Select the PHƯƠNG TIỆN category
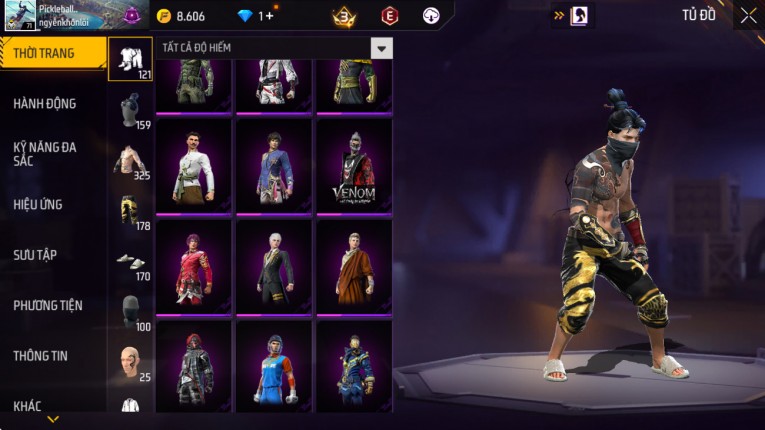Image resolution: width=765 pixels, height=430 pixels. [49, 305]
